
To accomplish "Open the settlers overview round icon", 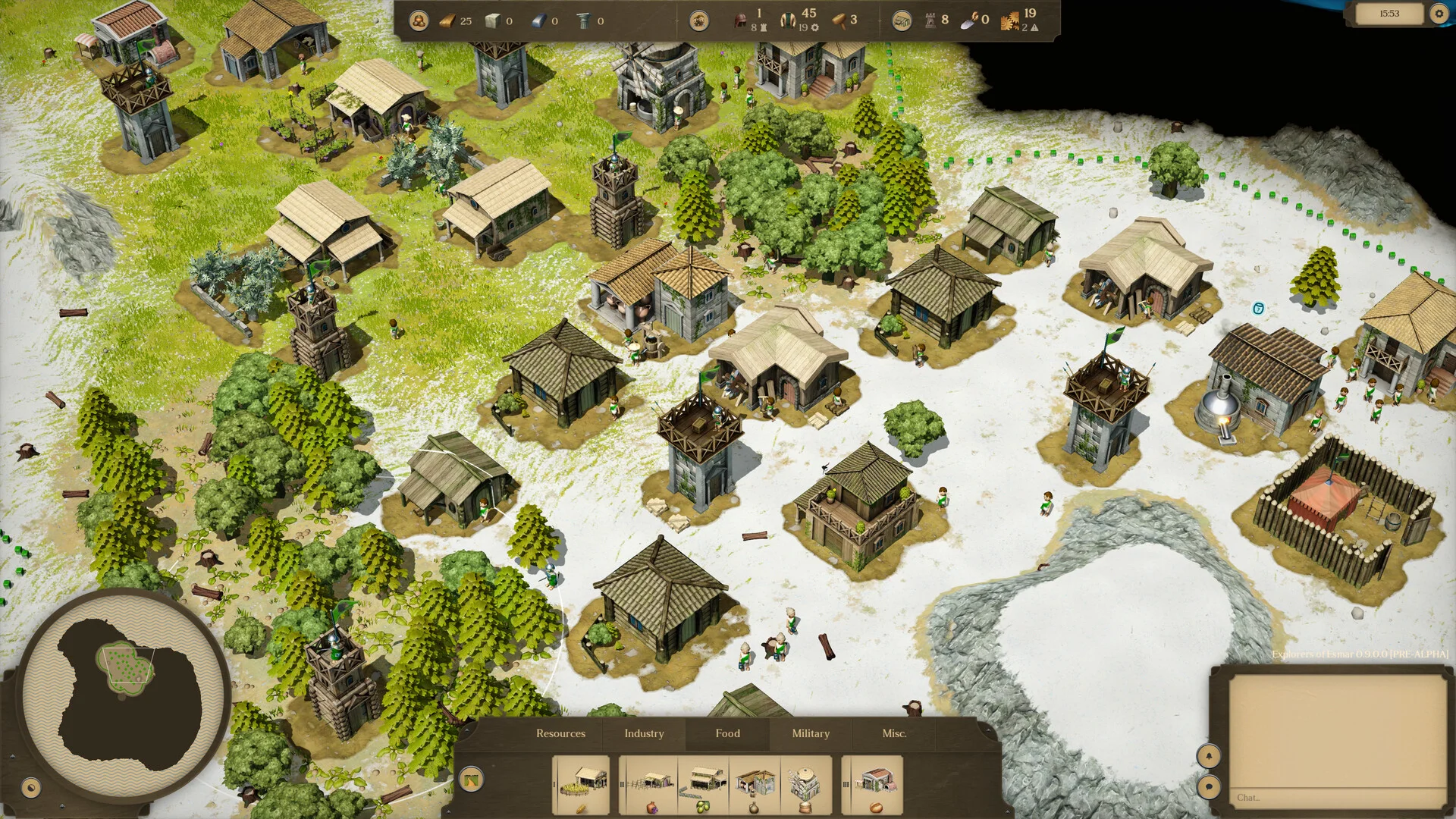I will (699, 21).
